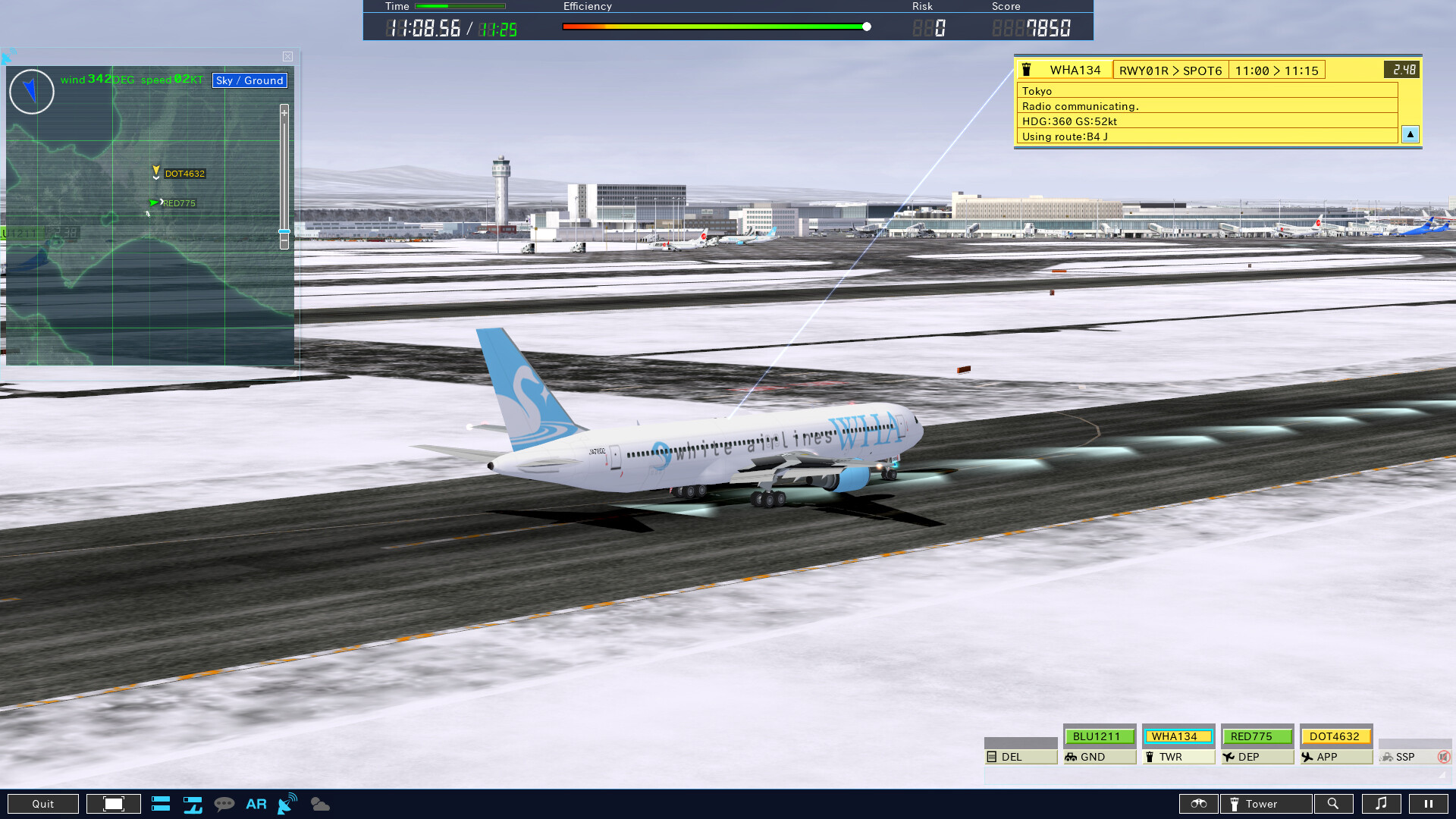Enable the AR overlay mode
The height and width of the screenshot is (819, 1456).
pyautogui.click(x=256, y=803)
